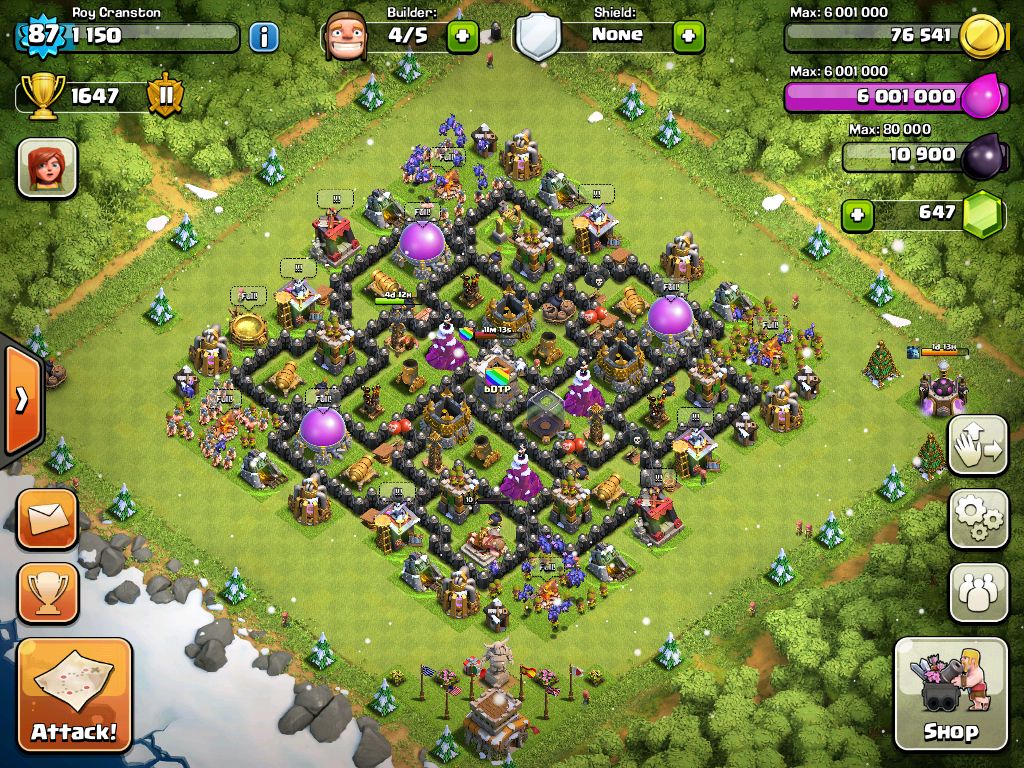Viewport: 1024px width, 768px height.
Task: Tap the league badge beside trophies
Action: tap(164, 96)
